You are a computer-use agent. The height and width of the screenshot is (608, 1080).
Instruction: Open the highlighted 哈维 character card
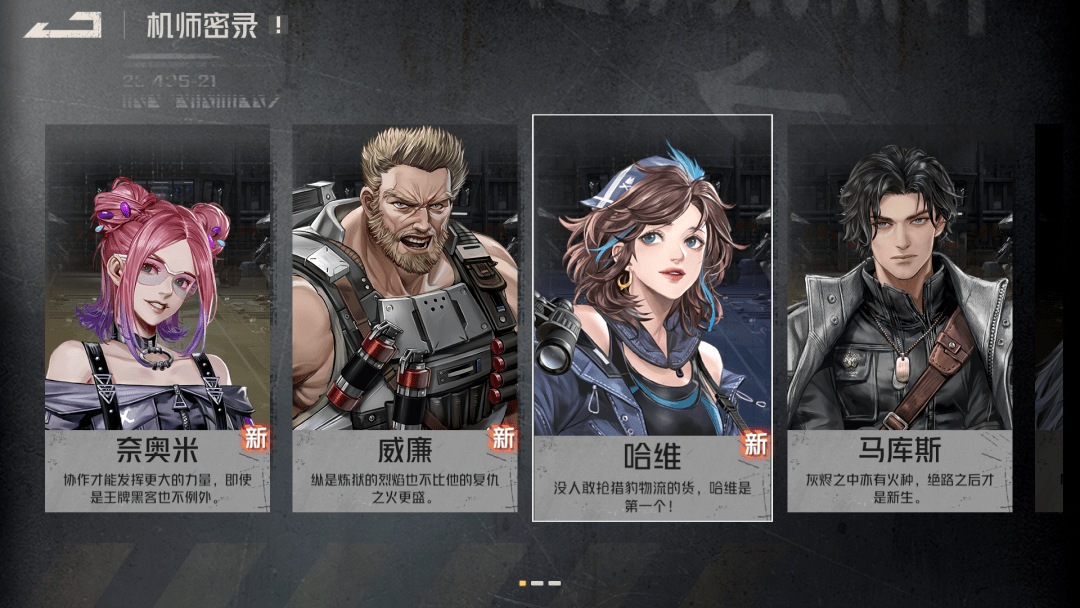[652, 318]
